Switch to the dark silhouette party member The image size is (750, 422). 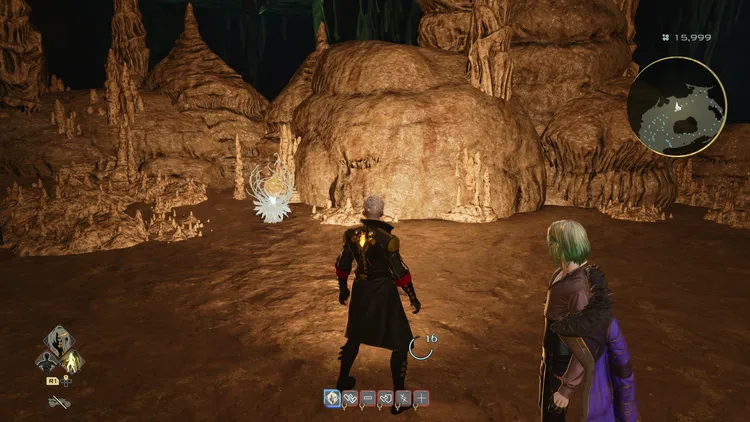pyautogui.click(x=46, y=361)
